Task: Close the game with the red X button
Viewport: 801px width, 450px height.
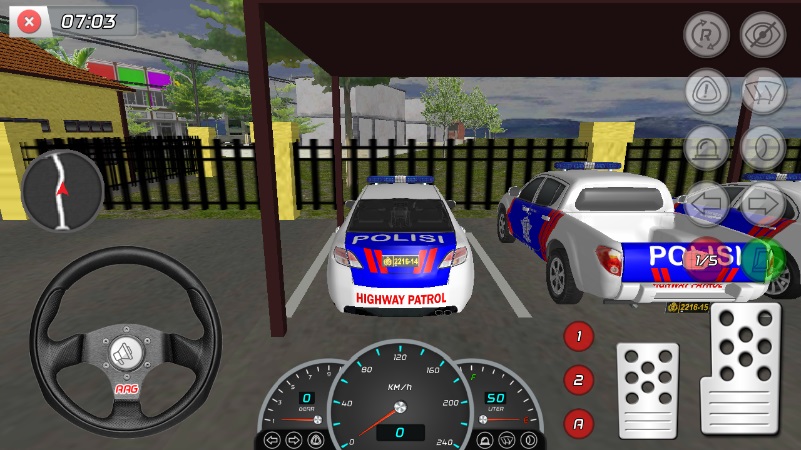Action: 30,21
